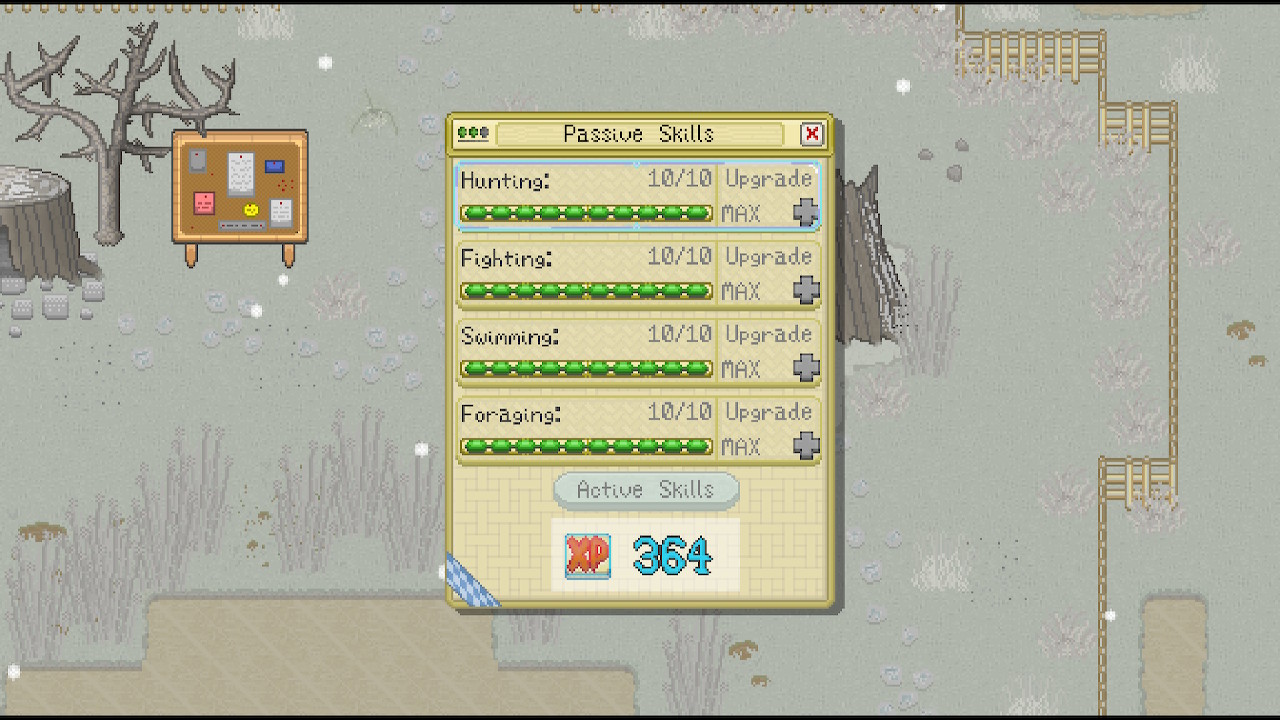Click the three green dots window icon

[472, 133]
